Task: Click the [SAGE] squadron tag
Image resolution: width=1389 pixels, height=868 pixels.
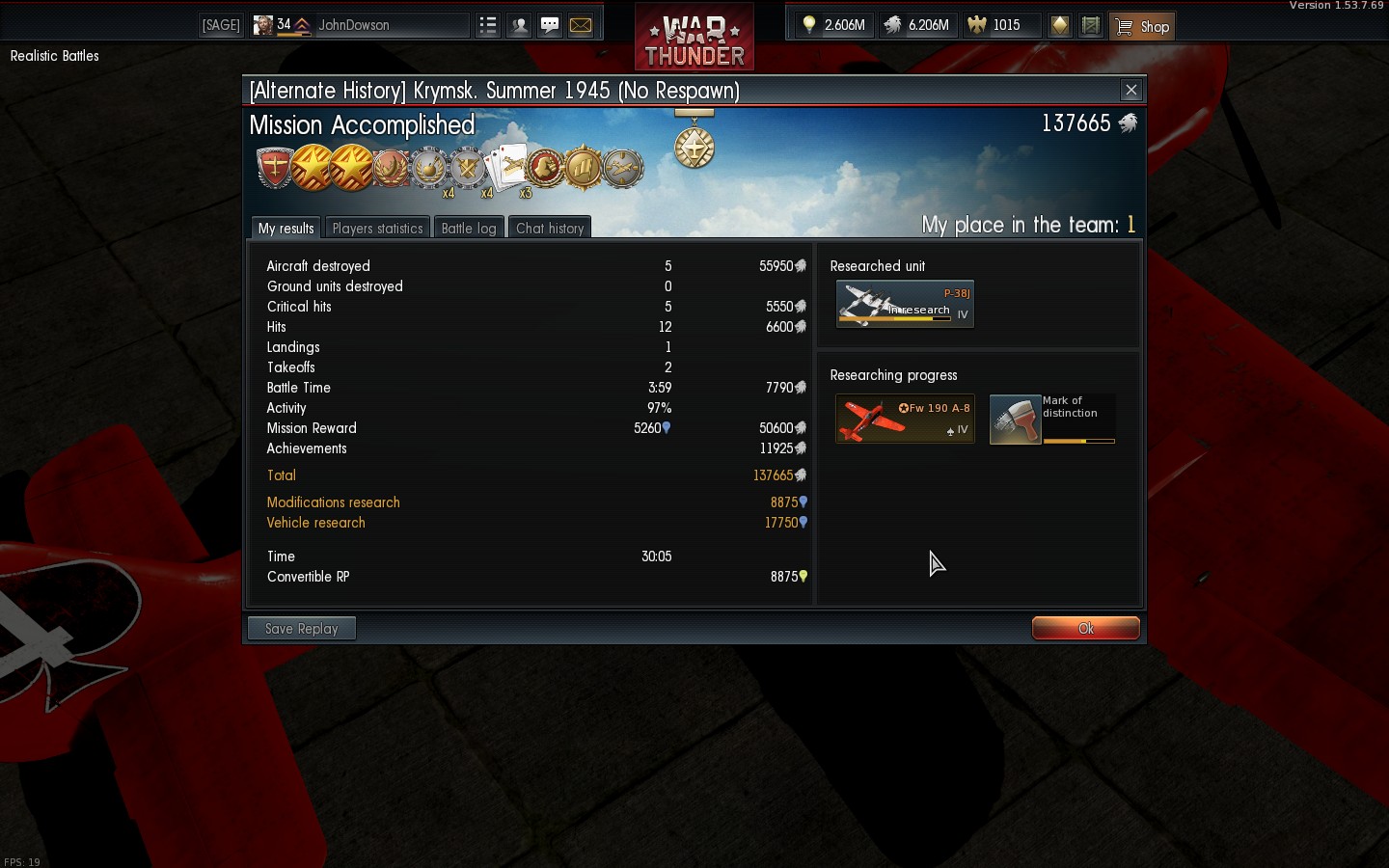Action: (x=221, y=25)
